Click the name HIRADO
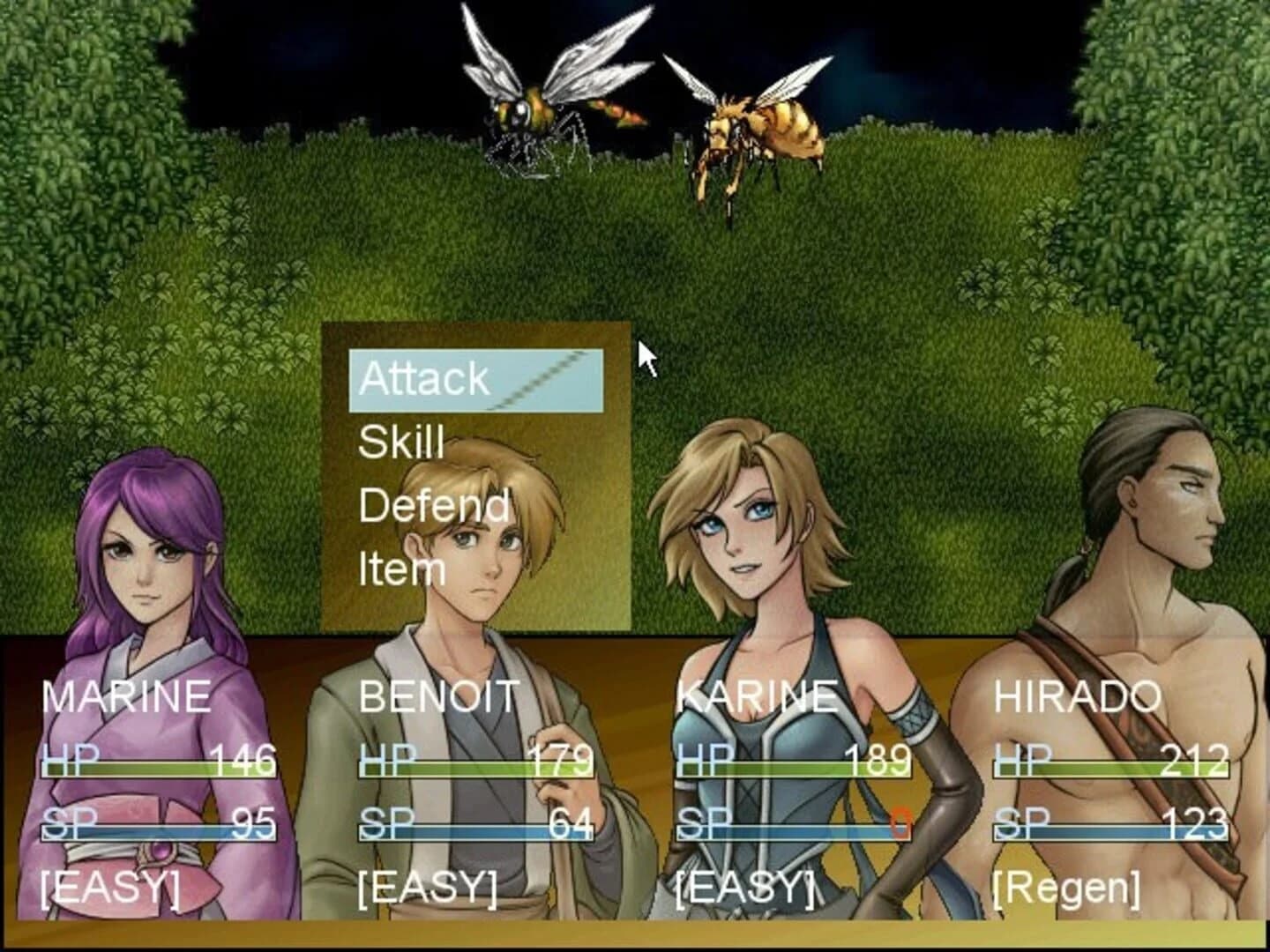1270x952 pixels. (1078, 697)
